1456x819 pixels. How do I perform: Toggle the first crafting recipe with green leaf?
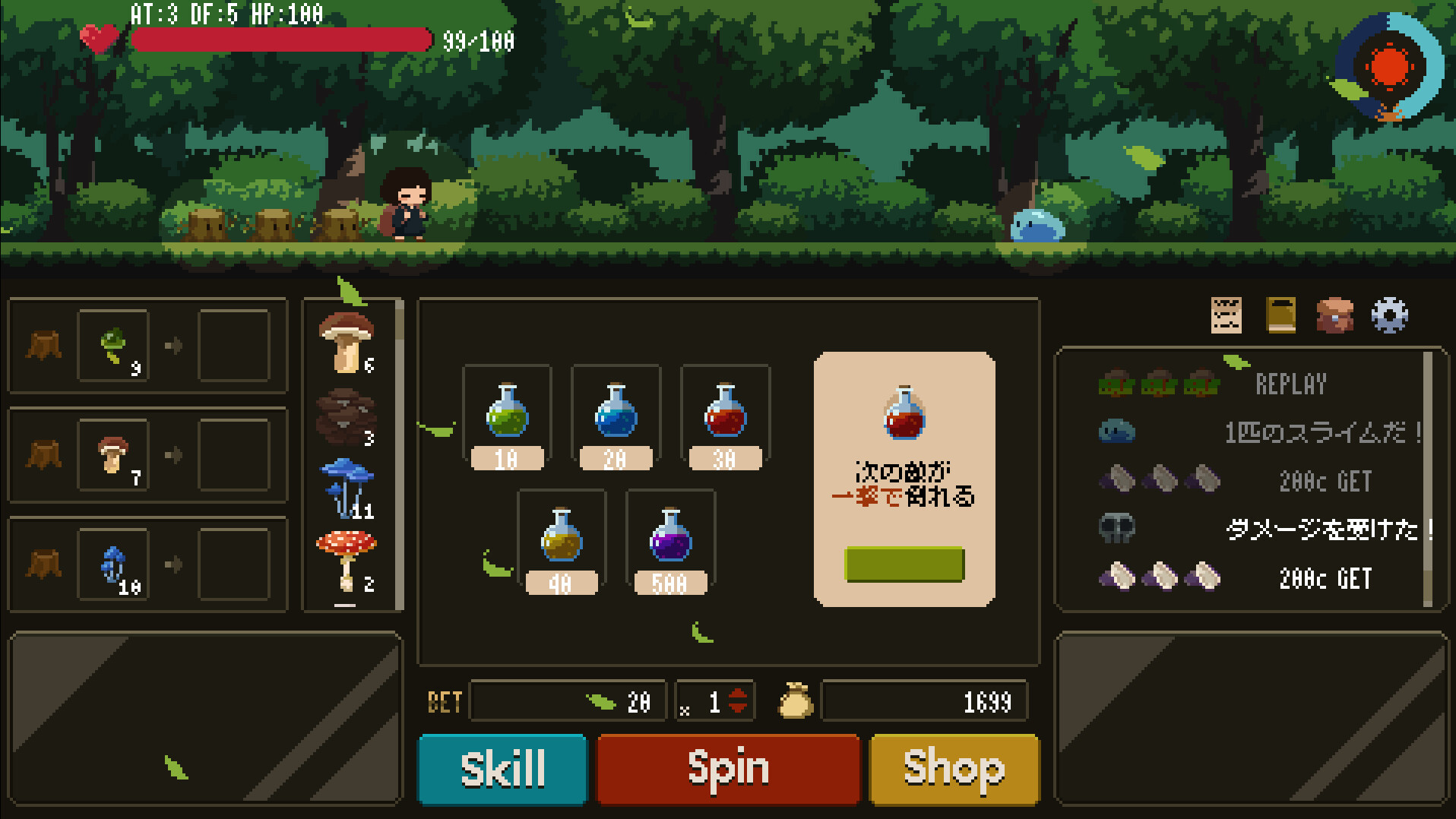pos(112,346)
